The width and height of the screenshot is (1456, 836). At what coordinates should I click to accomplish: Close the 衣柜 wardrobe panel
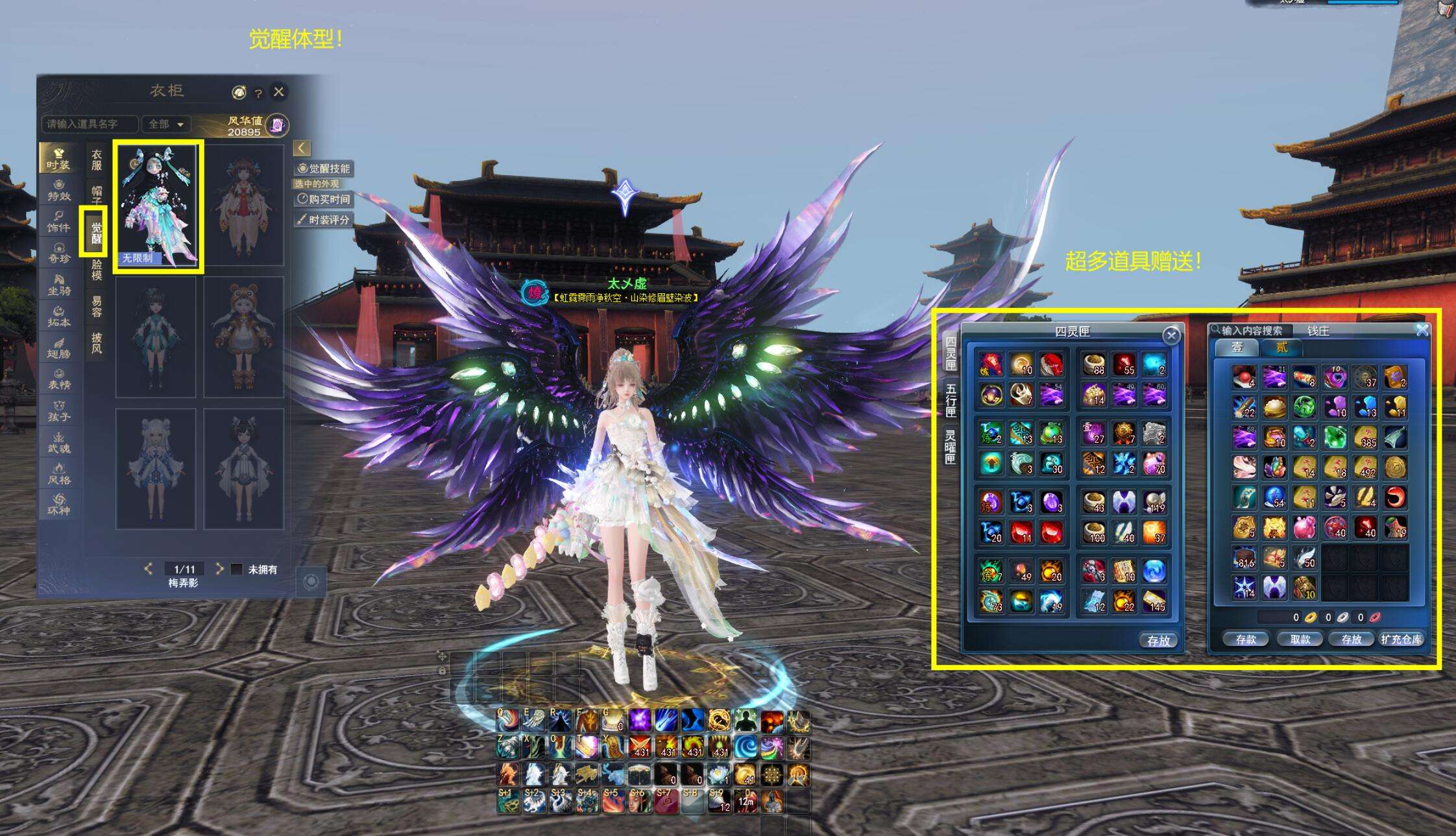click(x=279, y=91)
